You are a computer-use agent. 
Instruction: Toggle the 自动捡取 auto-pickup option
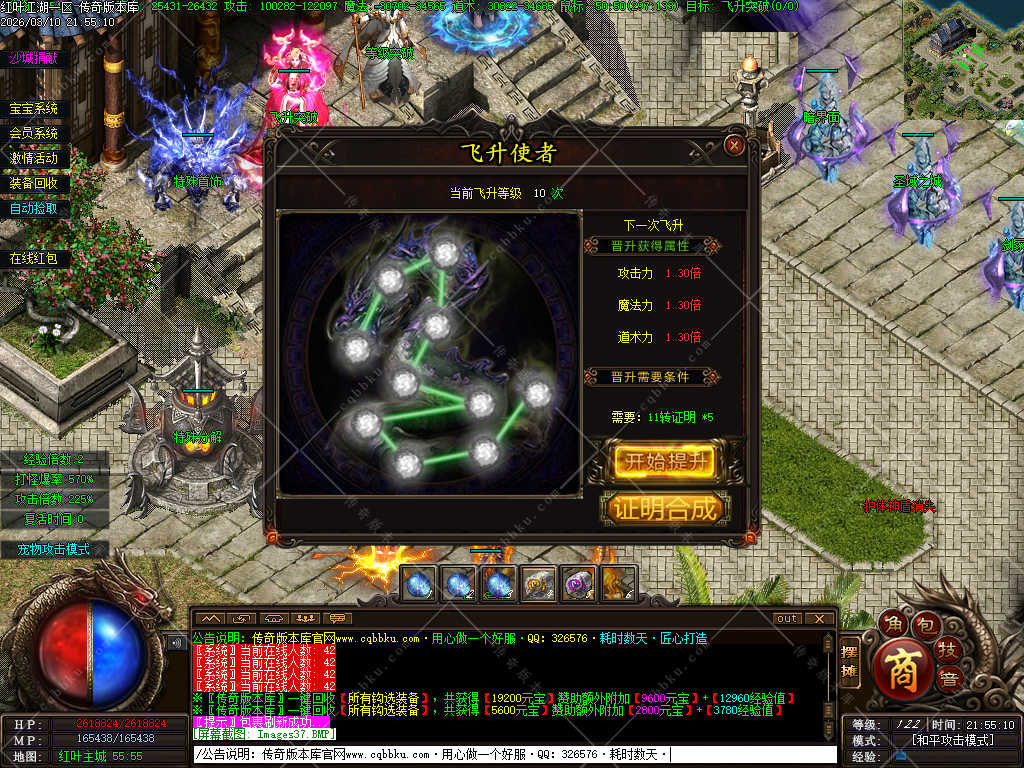[x=34, y=208]
